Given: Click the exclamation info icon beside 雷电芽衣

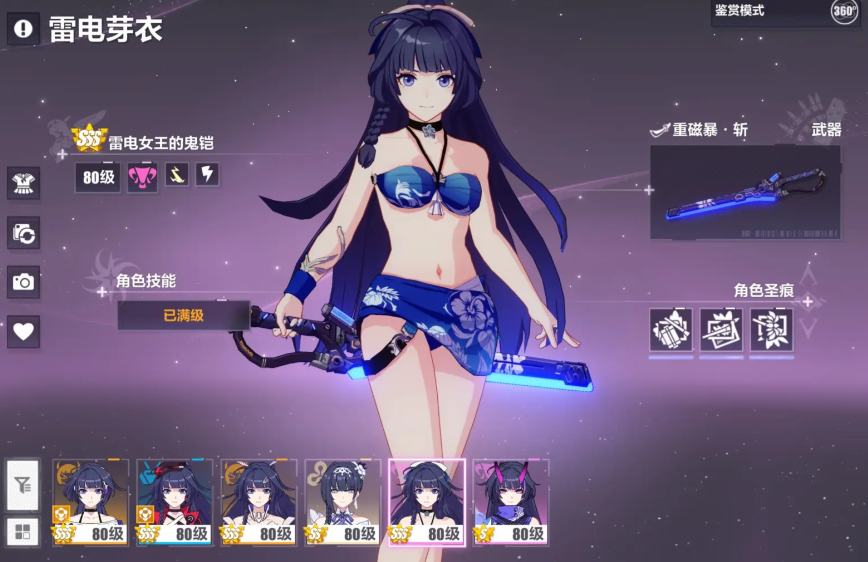Looking at the screenshot, I should coord(23,28).
